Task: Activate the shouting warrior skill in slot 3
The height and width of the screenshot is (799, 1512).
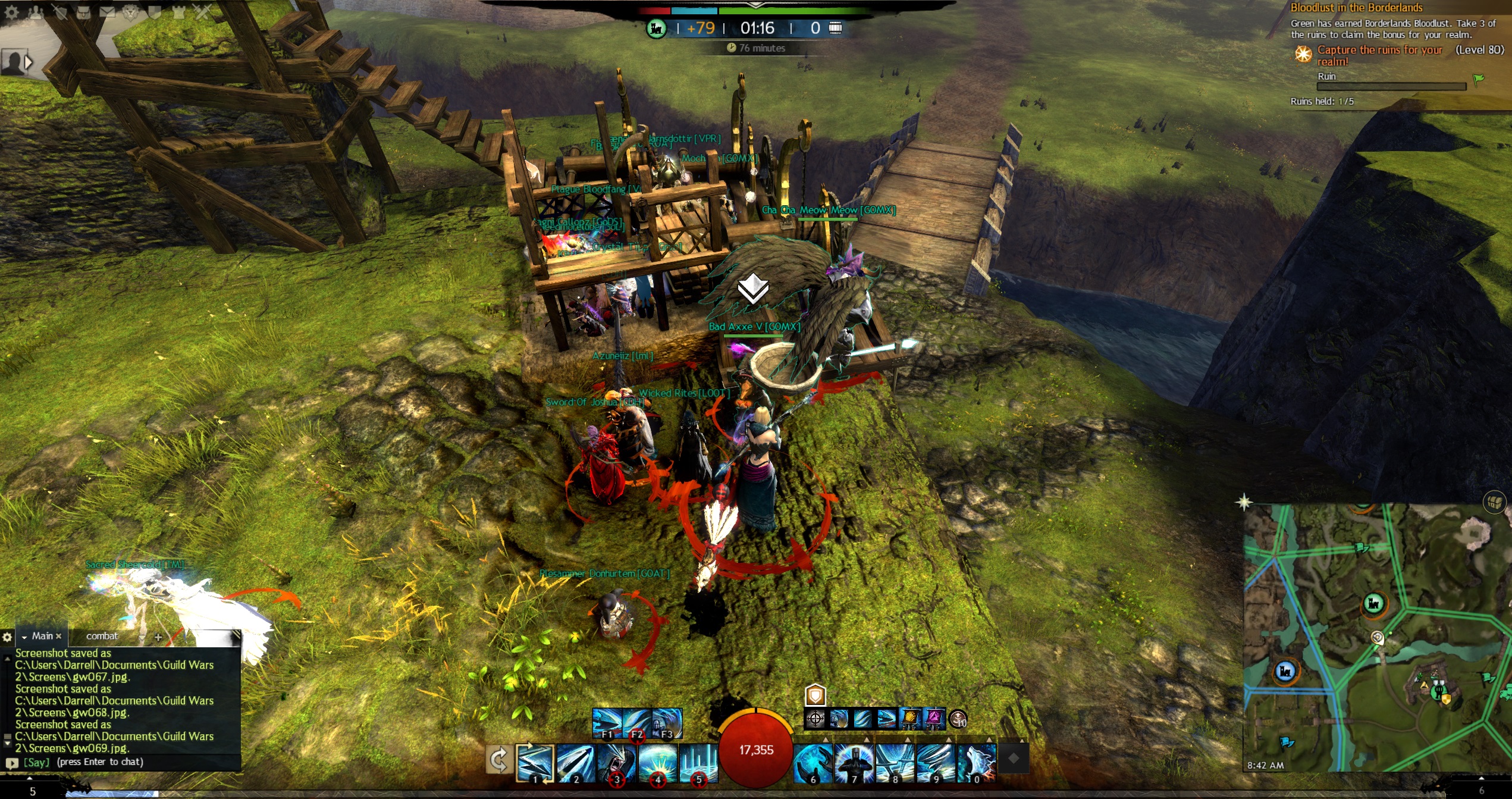Action: pyautogui.click(x=616, y=762)
